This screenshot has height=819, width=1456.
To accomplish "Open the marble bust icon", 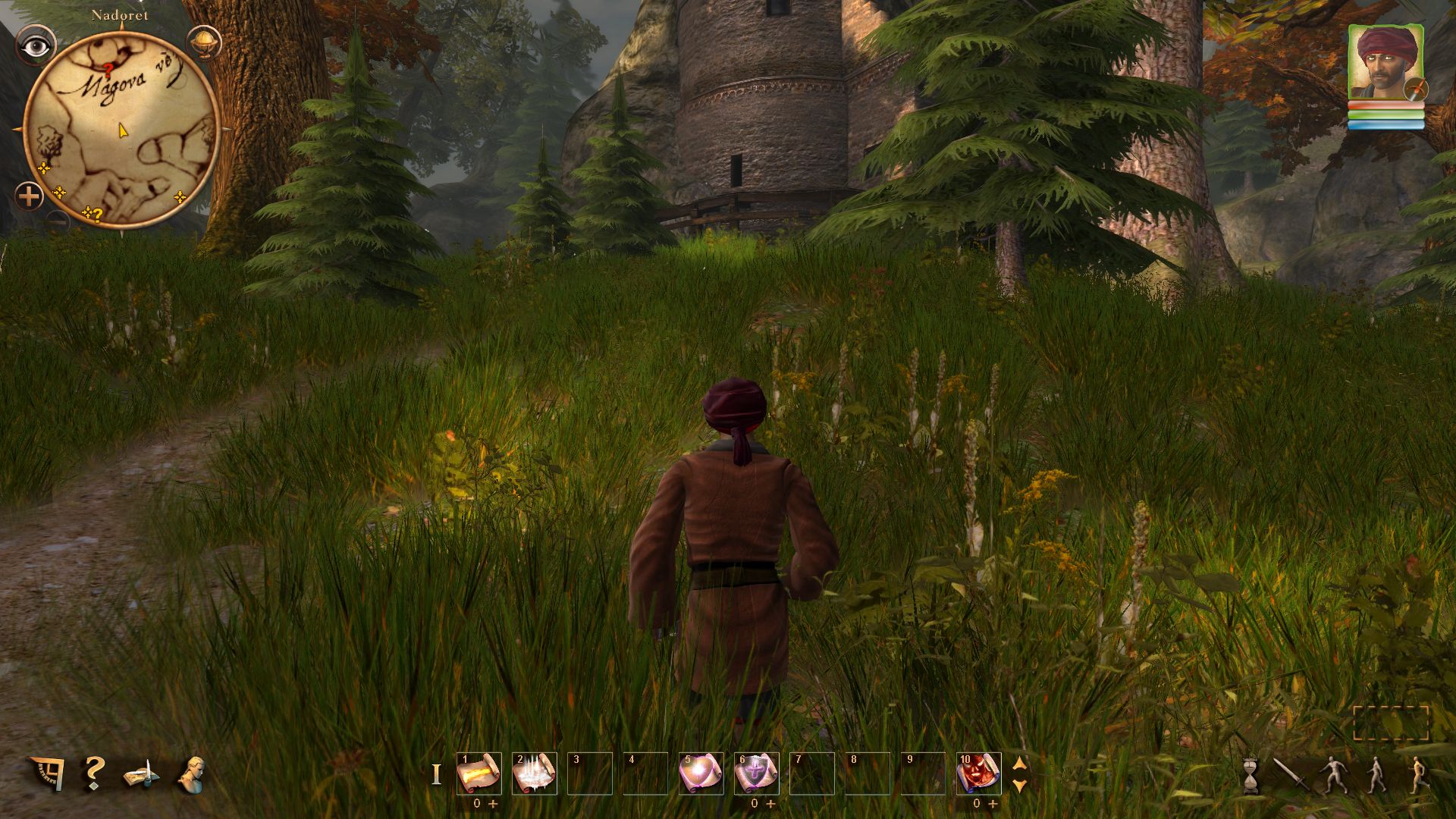I will click(193, 774).
